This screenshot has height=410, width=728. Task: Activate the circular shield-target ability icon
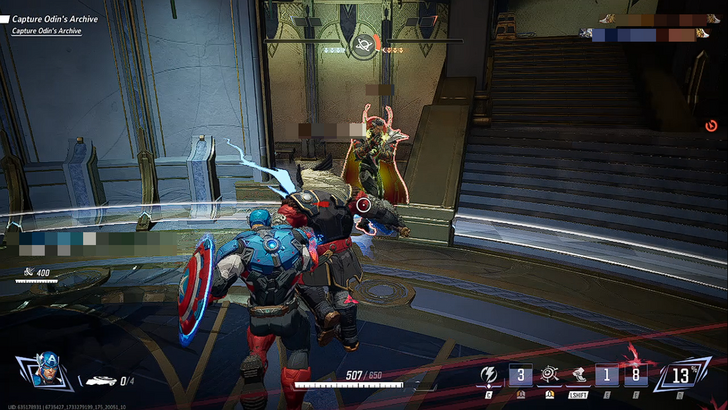point(548,376)
